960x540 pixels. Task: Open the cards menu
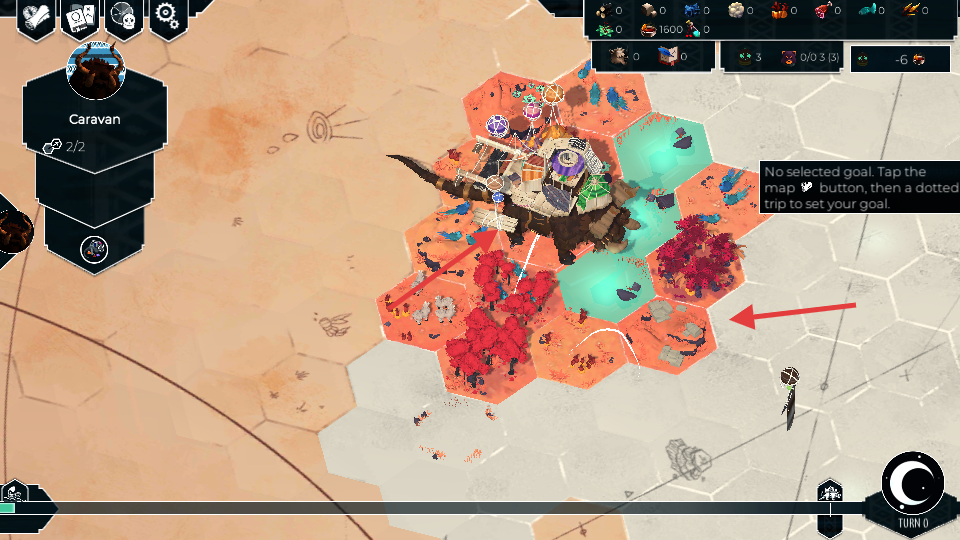[79, 17]
